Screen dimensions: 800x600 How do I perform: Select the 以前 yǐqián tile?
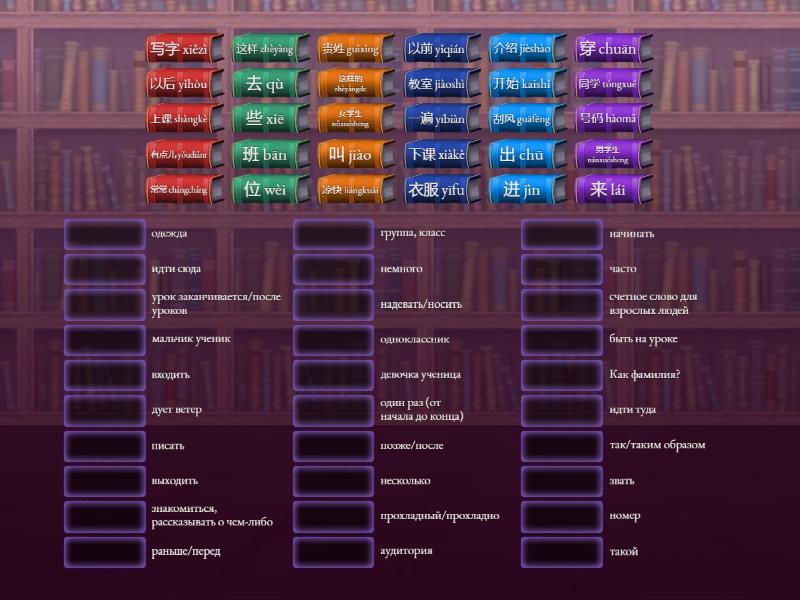436,48
